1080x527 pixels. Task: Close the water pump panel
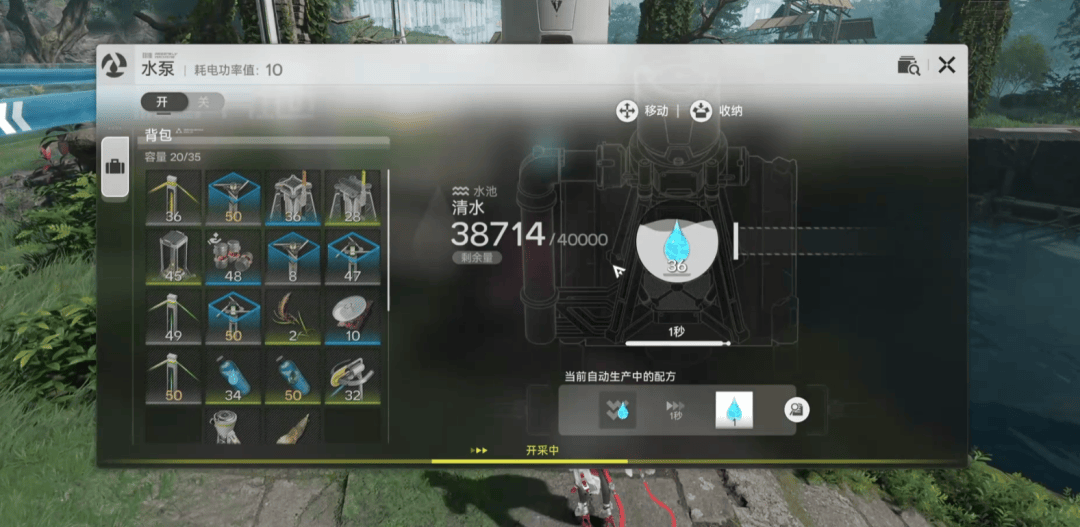point(947,66)
